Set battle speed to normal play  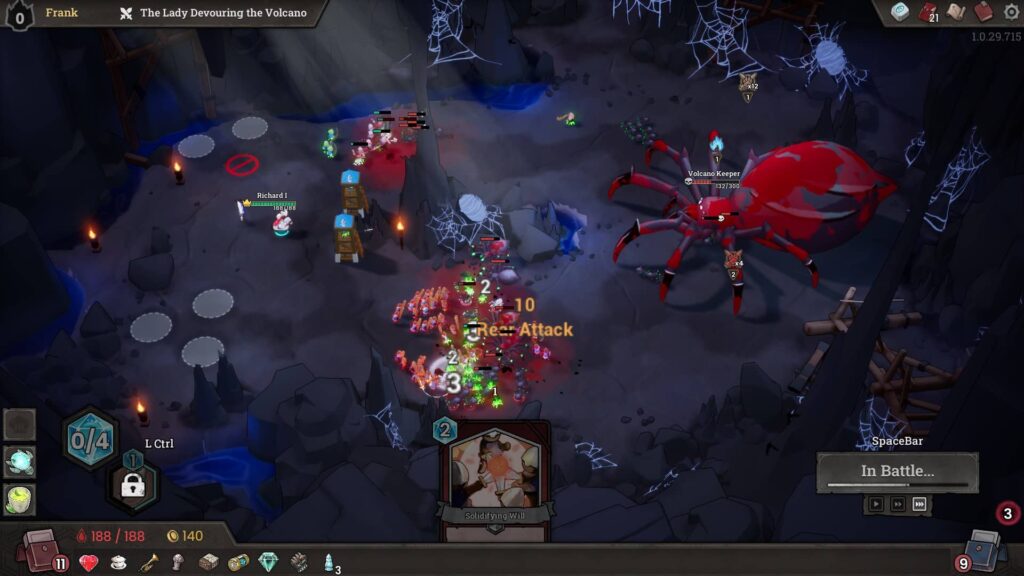(x=876, y=504)
